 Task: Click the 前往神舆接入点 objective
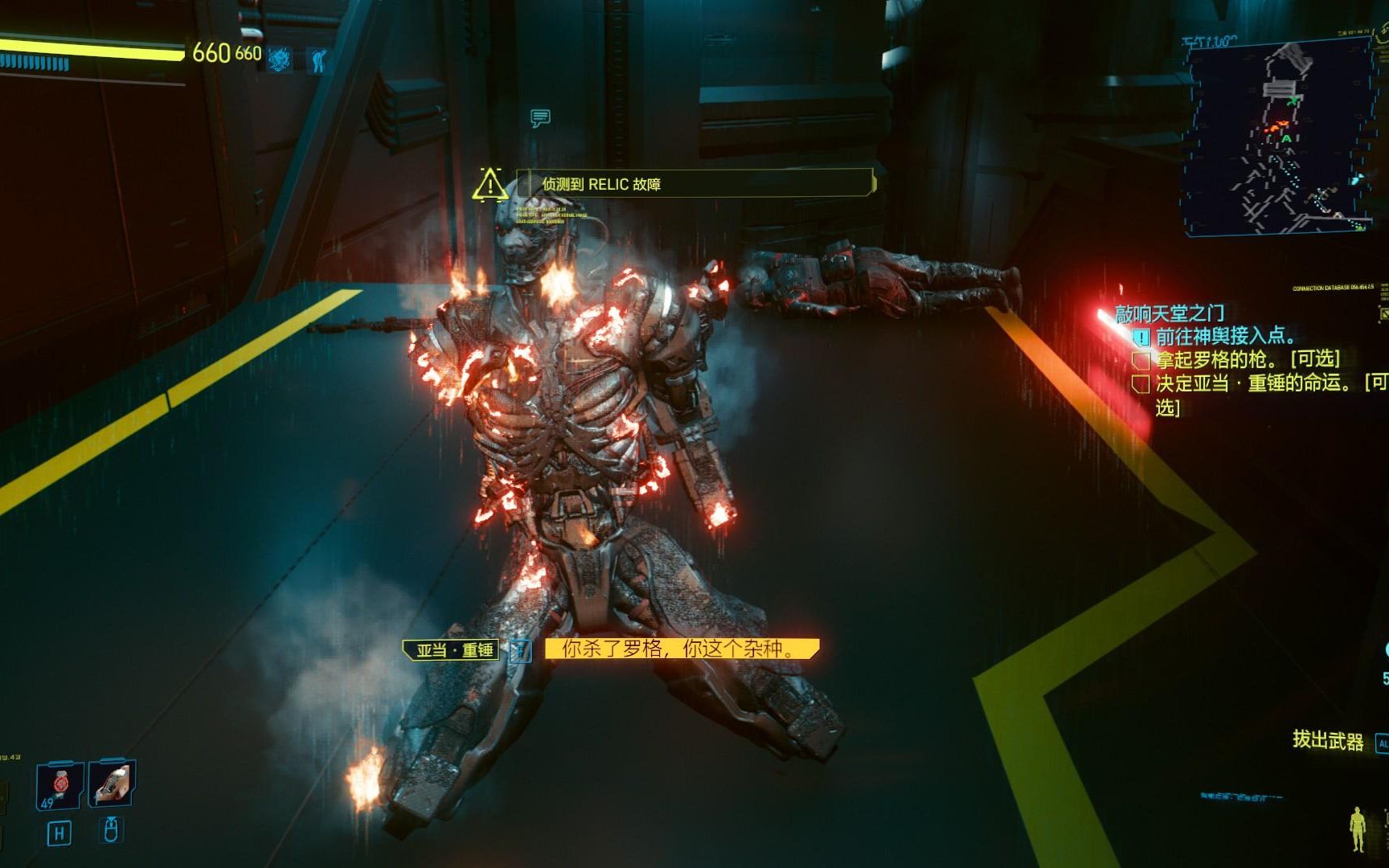tap(1225, 336)
